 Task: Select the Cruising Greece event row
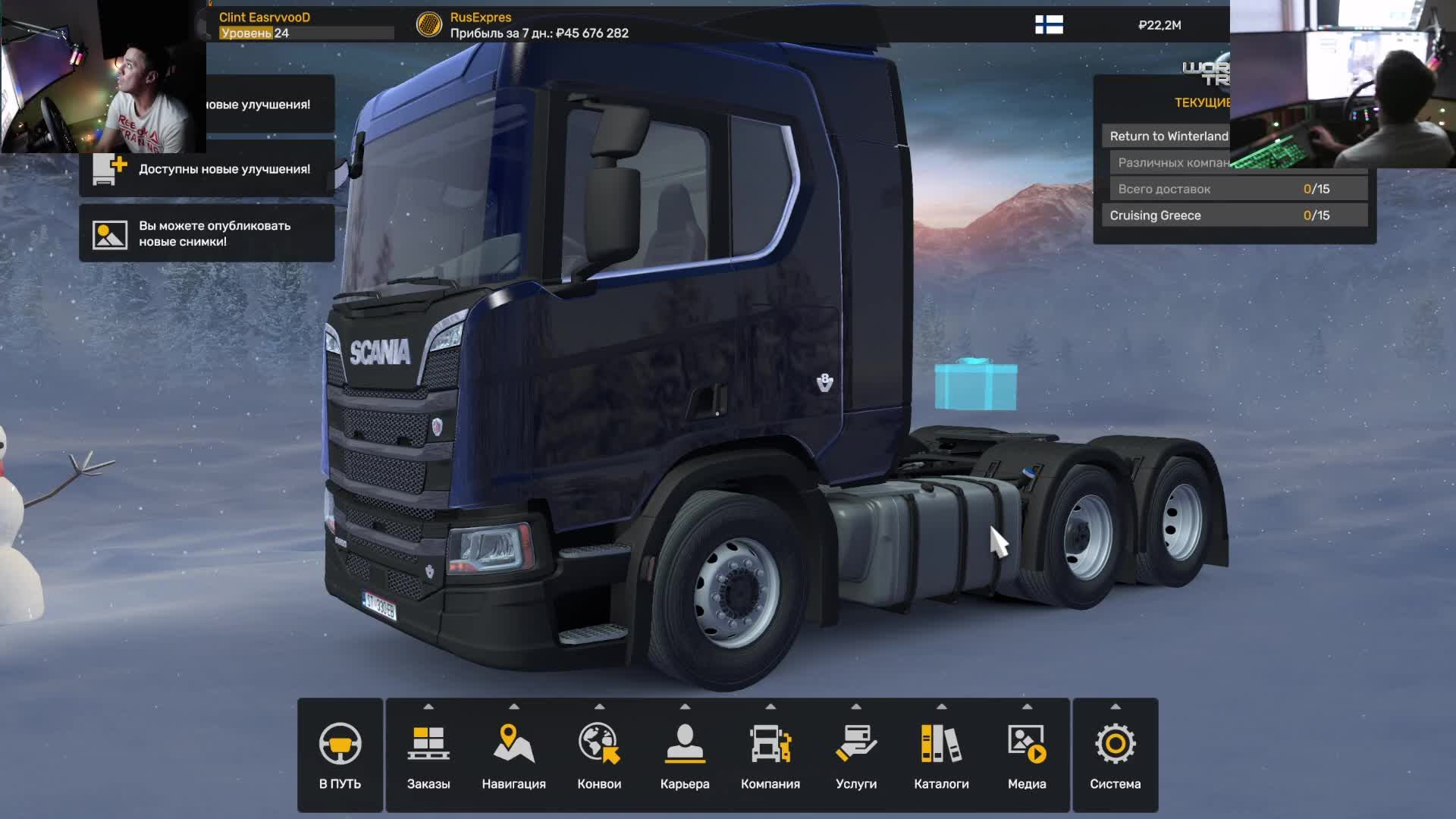(1234, 215)
